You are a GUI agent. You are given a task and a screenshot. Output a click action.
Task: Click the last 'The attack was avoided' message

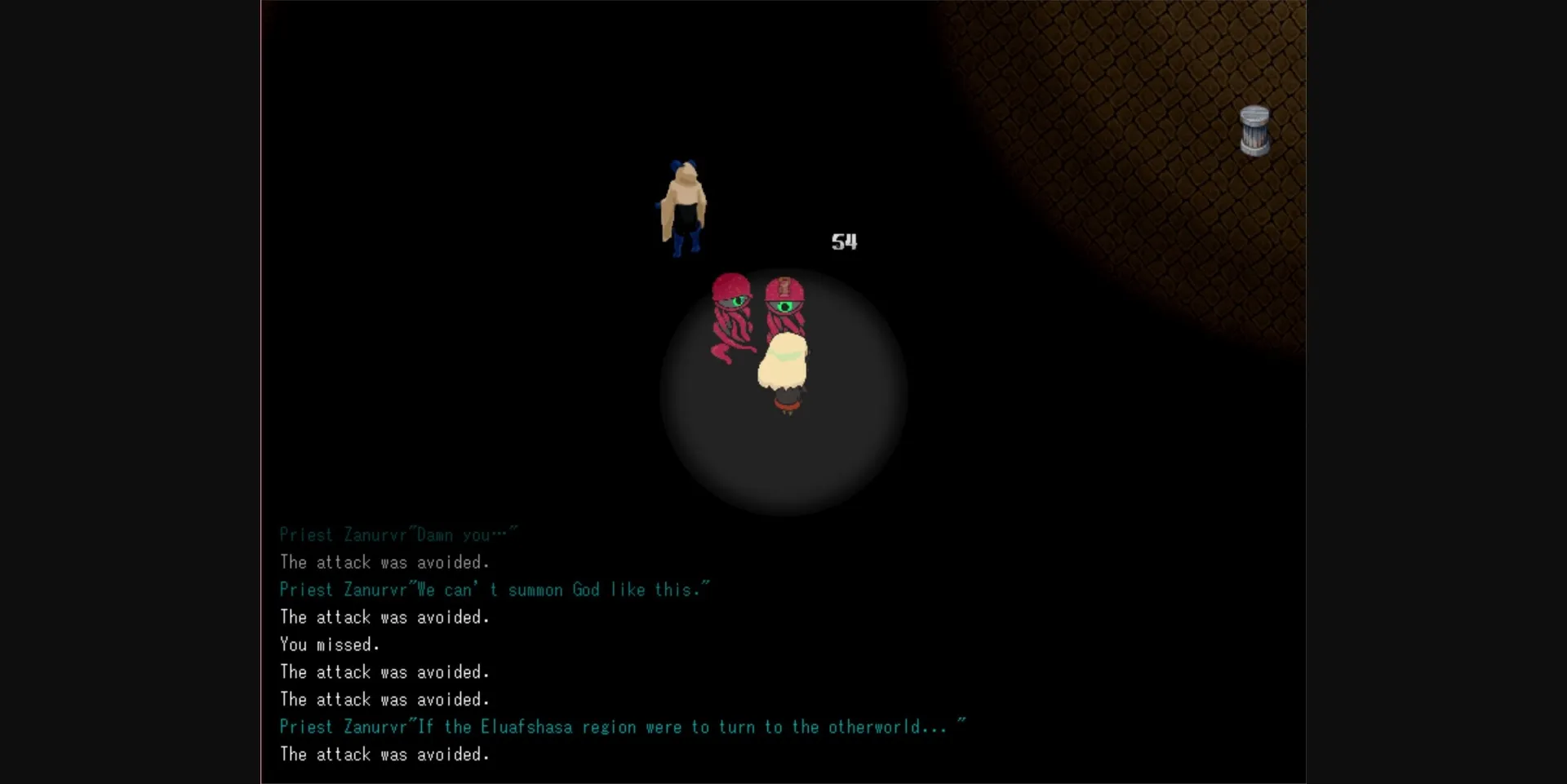pyautogui.click(x=384, y=754)
